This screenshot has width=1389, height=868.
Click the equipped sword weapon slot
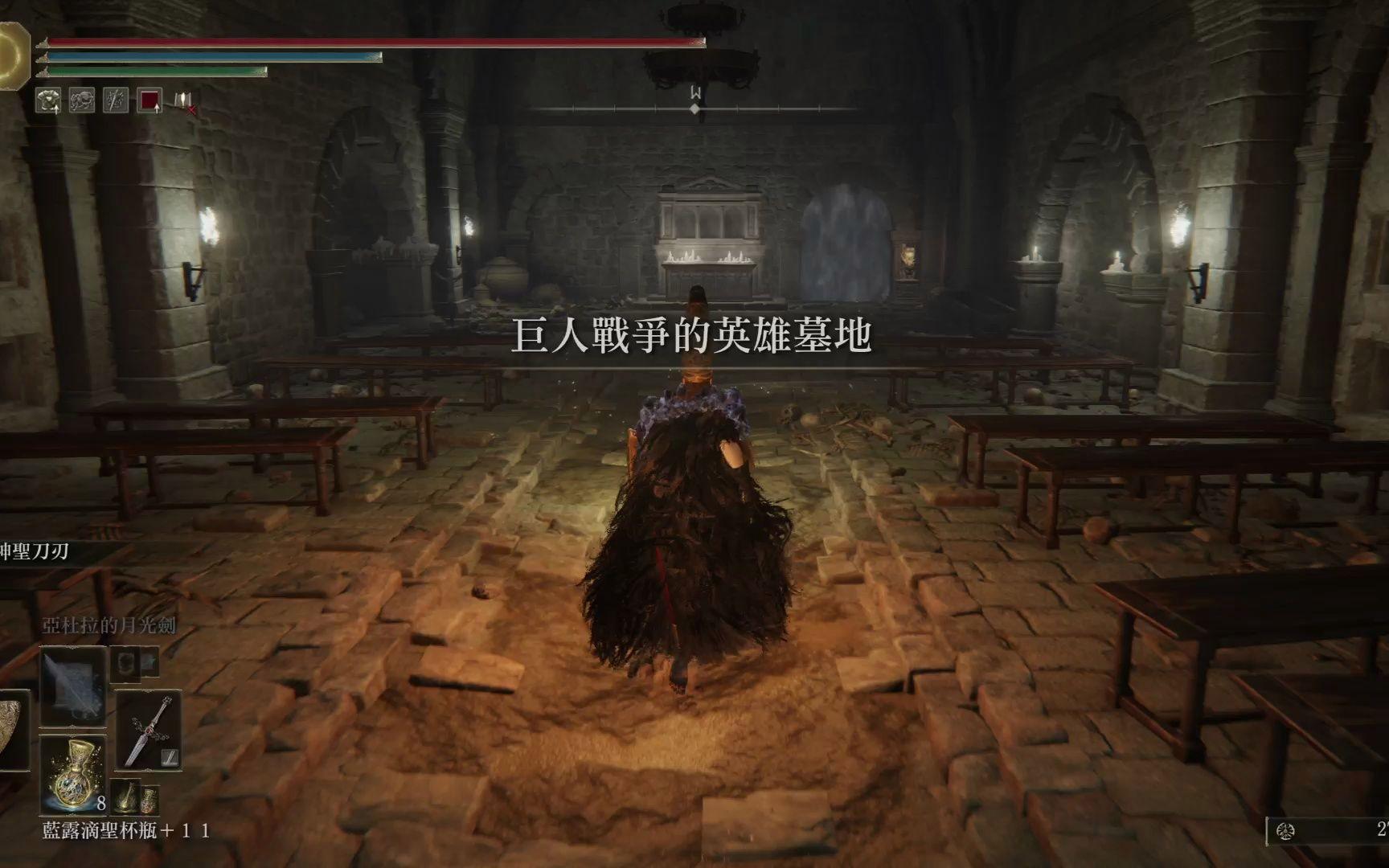(149, 731)
